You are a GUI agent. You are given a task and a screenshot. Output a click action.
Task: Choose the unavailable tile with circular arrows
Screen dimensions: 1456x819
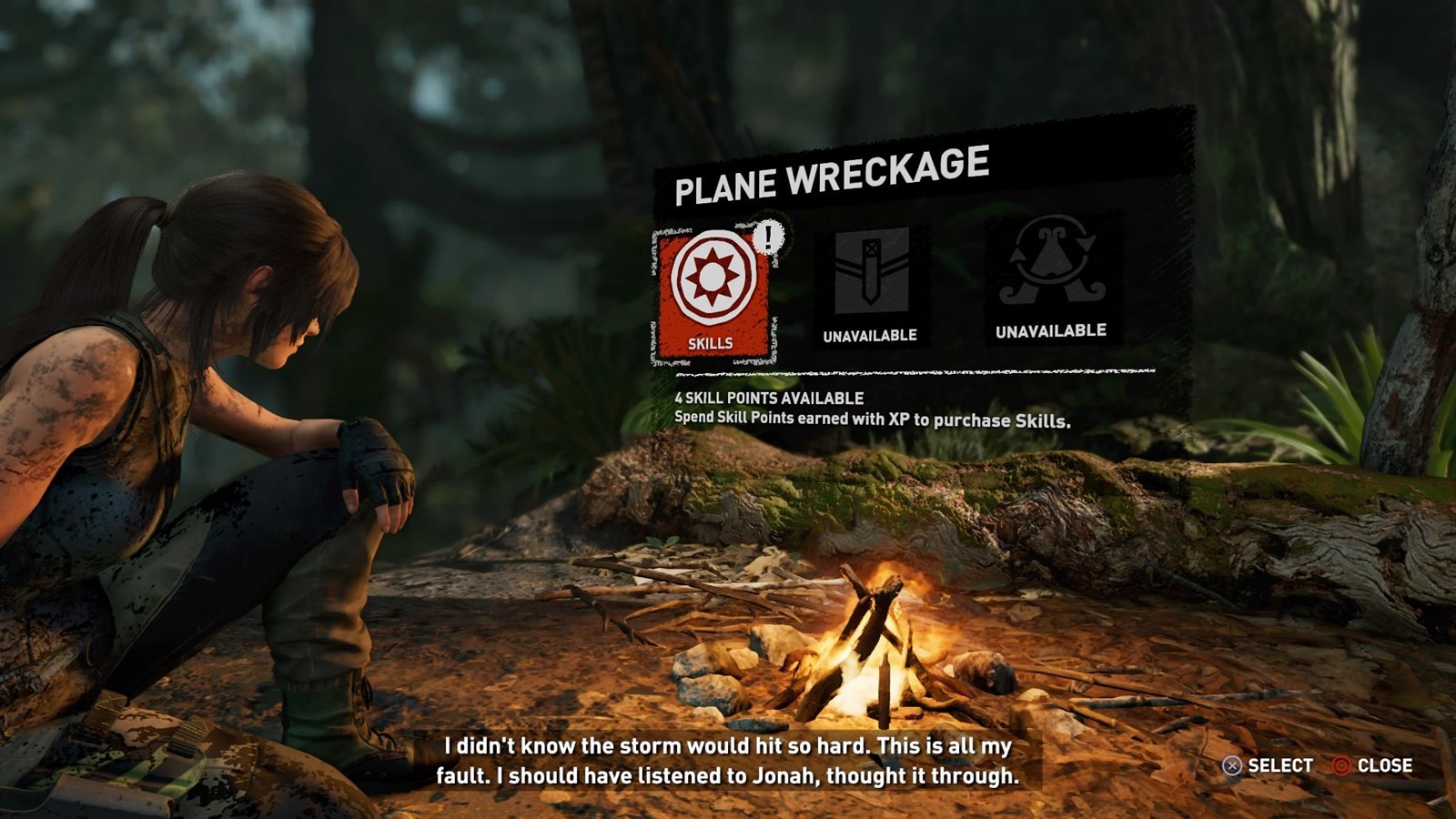click(x=1051, y=278)
